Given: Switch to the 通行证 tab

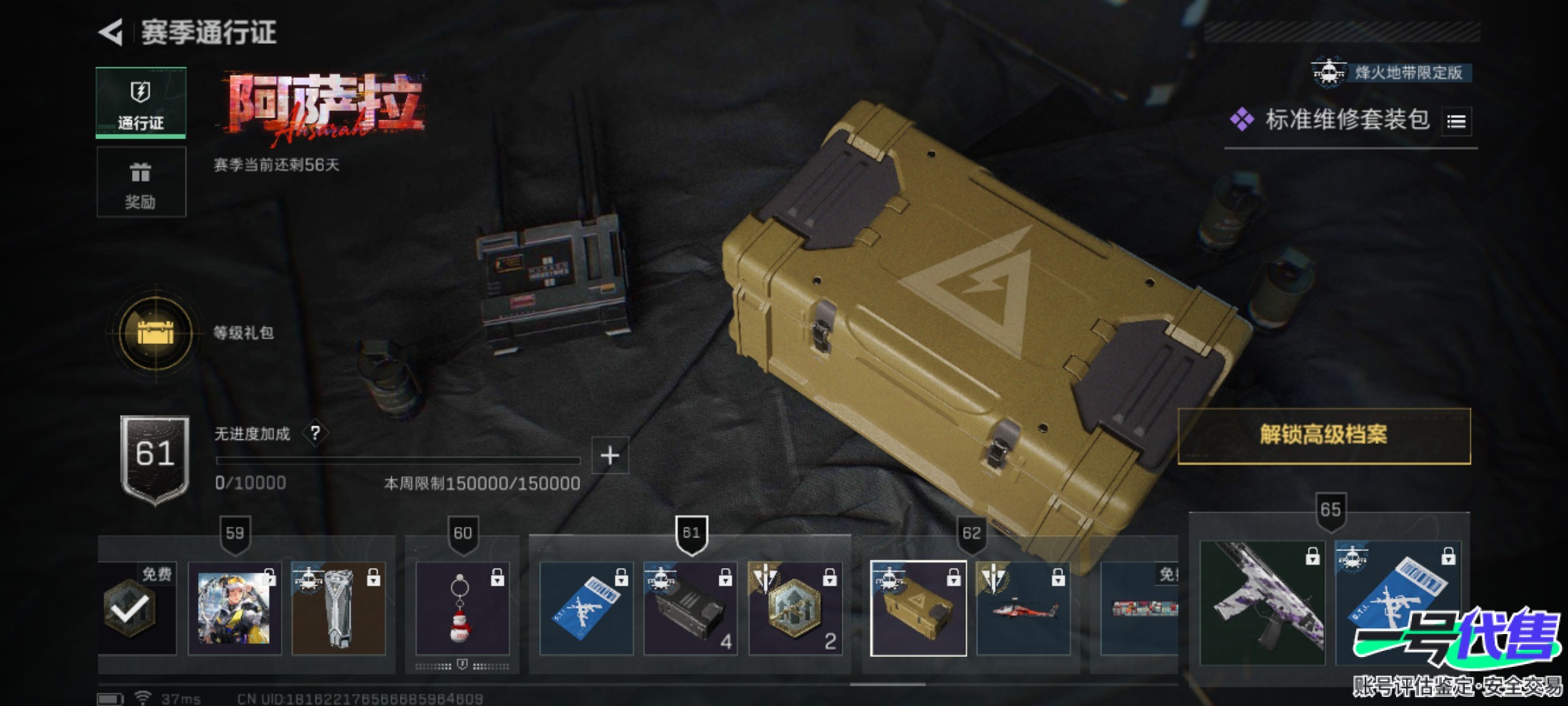Looking at the screenshot, I should pos(140,103).
